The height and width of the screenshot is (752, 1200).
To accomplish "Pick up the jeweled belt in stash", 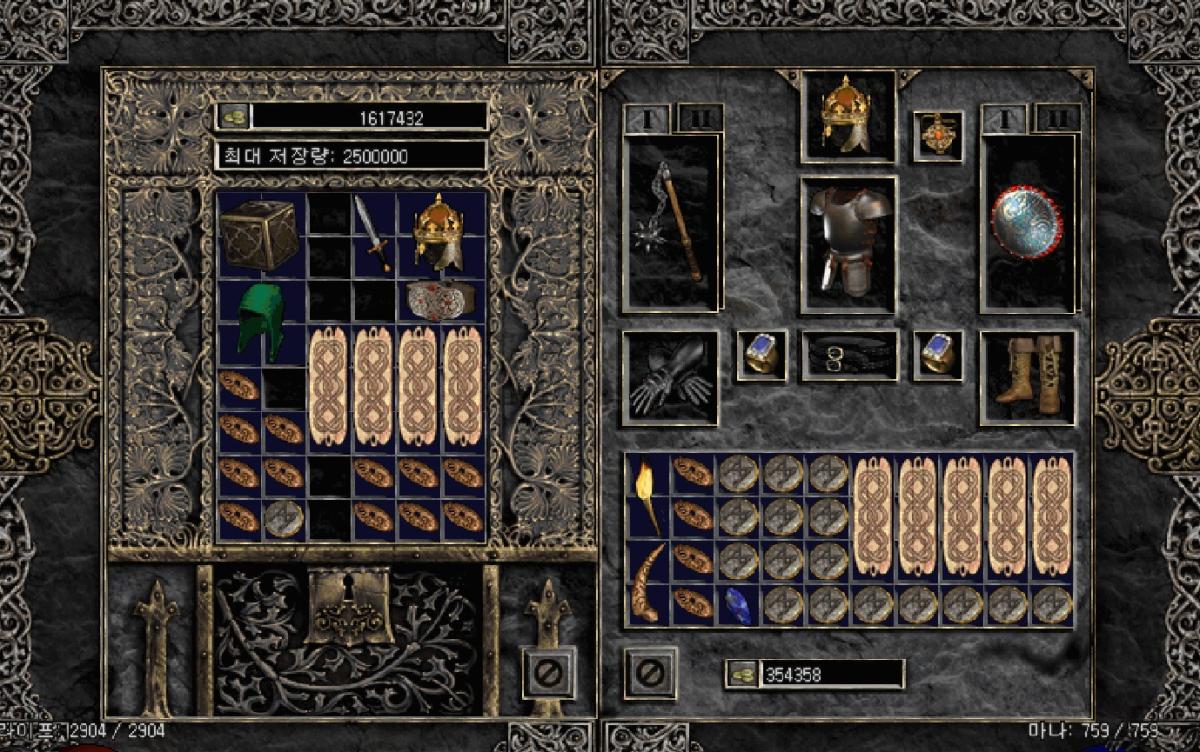I will click(x=440, y=298).
